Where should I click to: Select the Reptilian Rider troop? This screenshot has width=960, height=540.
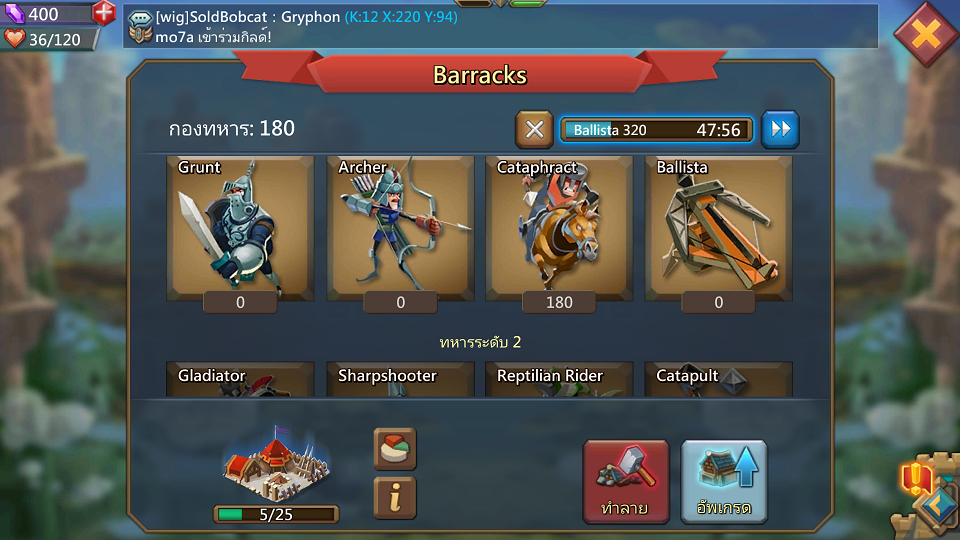click(559, 378)
